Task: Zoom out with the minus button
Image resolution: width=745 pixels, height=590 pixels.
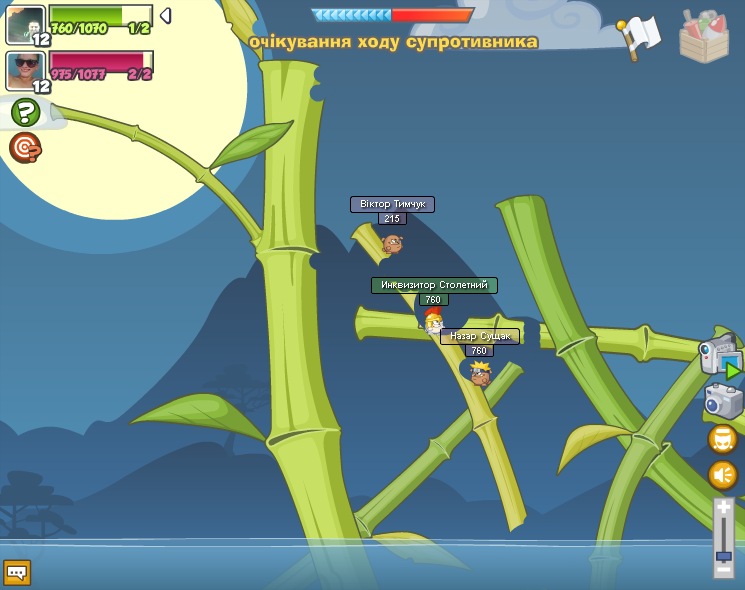Action: tap(724, 569)
